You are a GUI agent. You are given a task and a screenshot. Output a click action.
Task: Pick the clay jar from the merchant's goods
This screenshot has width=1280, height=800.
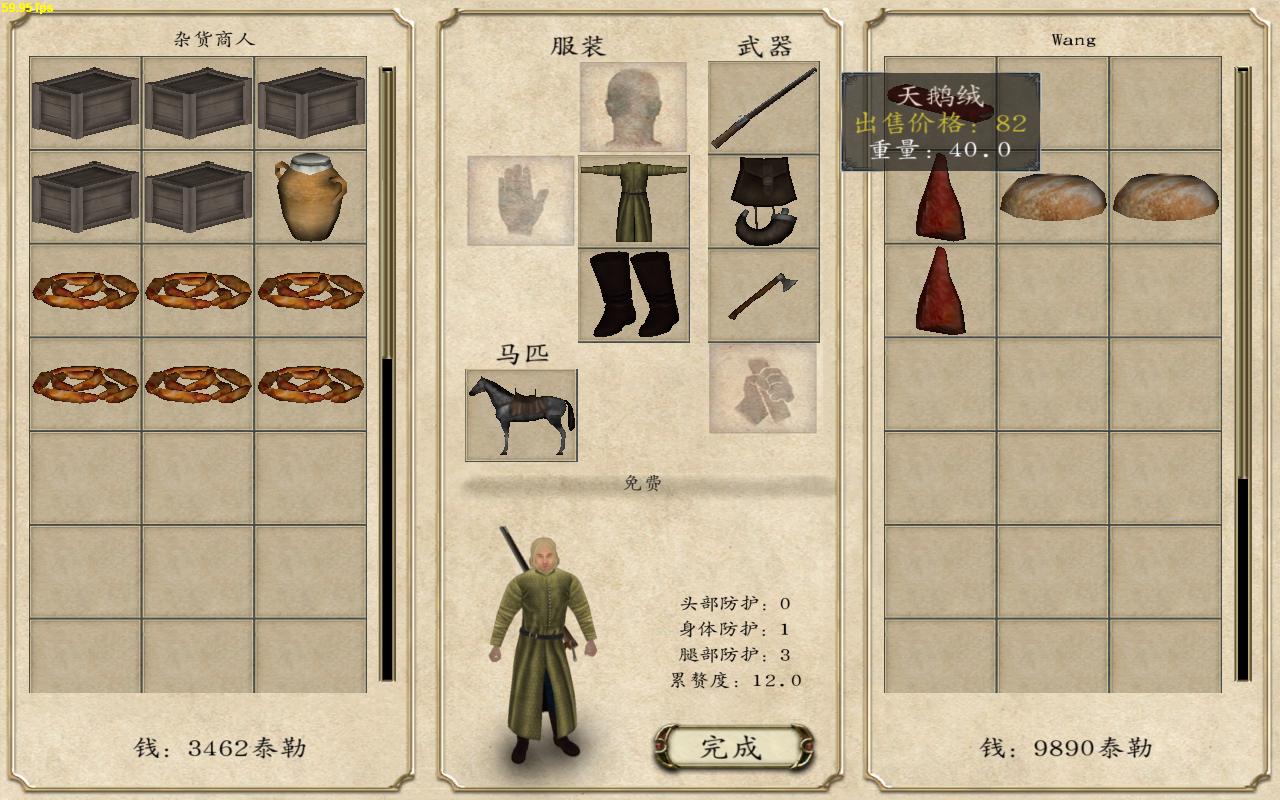tap(310, 197)
